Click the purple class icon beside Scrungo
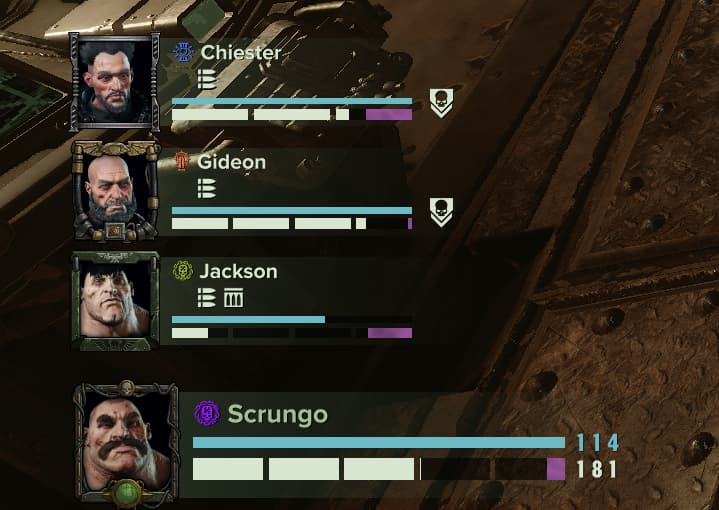This screenshot has width=719, height=510. (207, 413)
